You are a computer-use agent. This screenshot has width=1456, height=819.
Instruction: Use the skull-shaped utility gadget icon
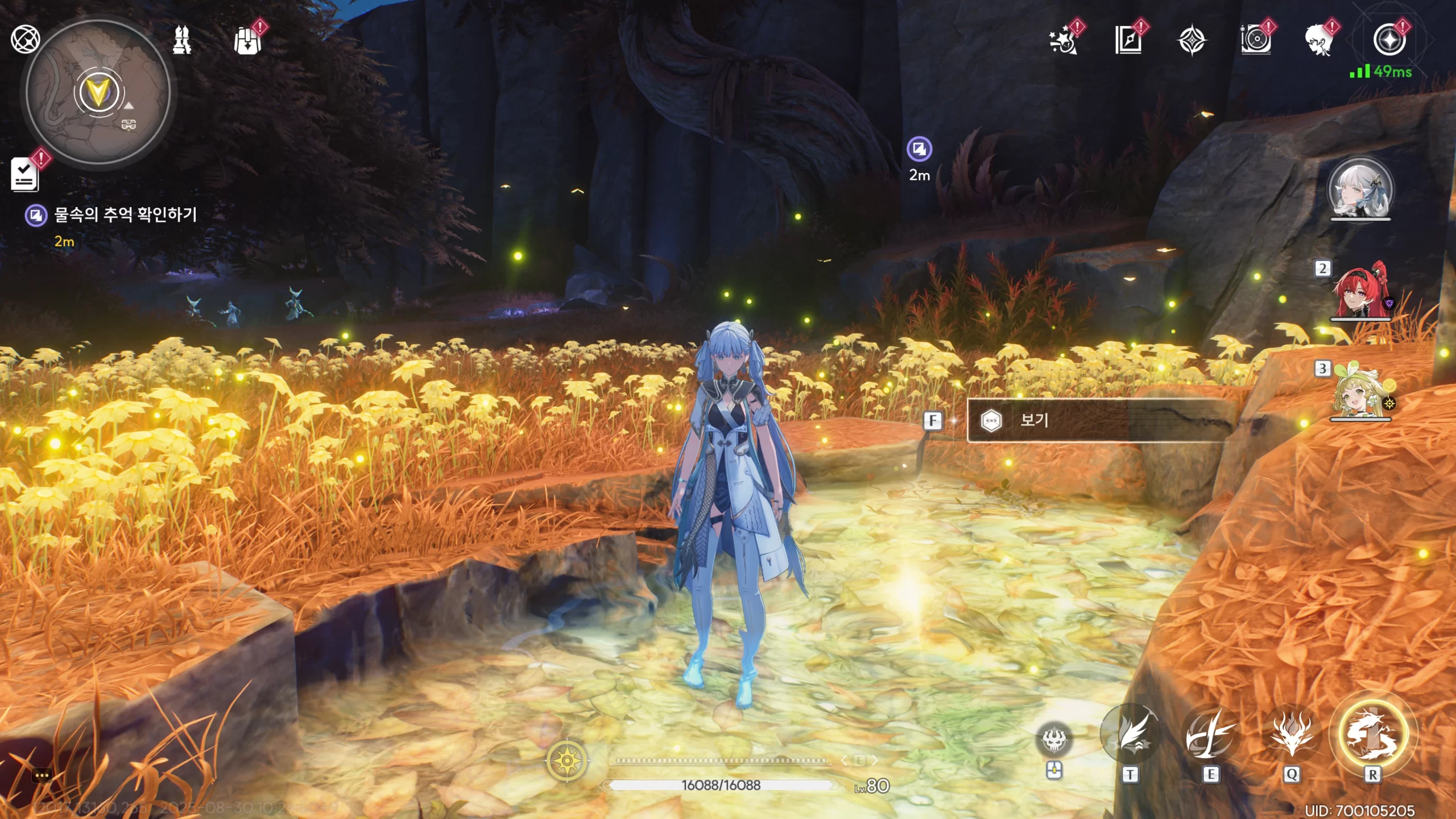[1054, 740]
